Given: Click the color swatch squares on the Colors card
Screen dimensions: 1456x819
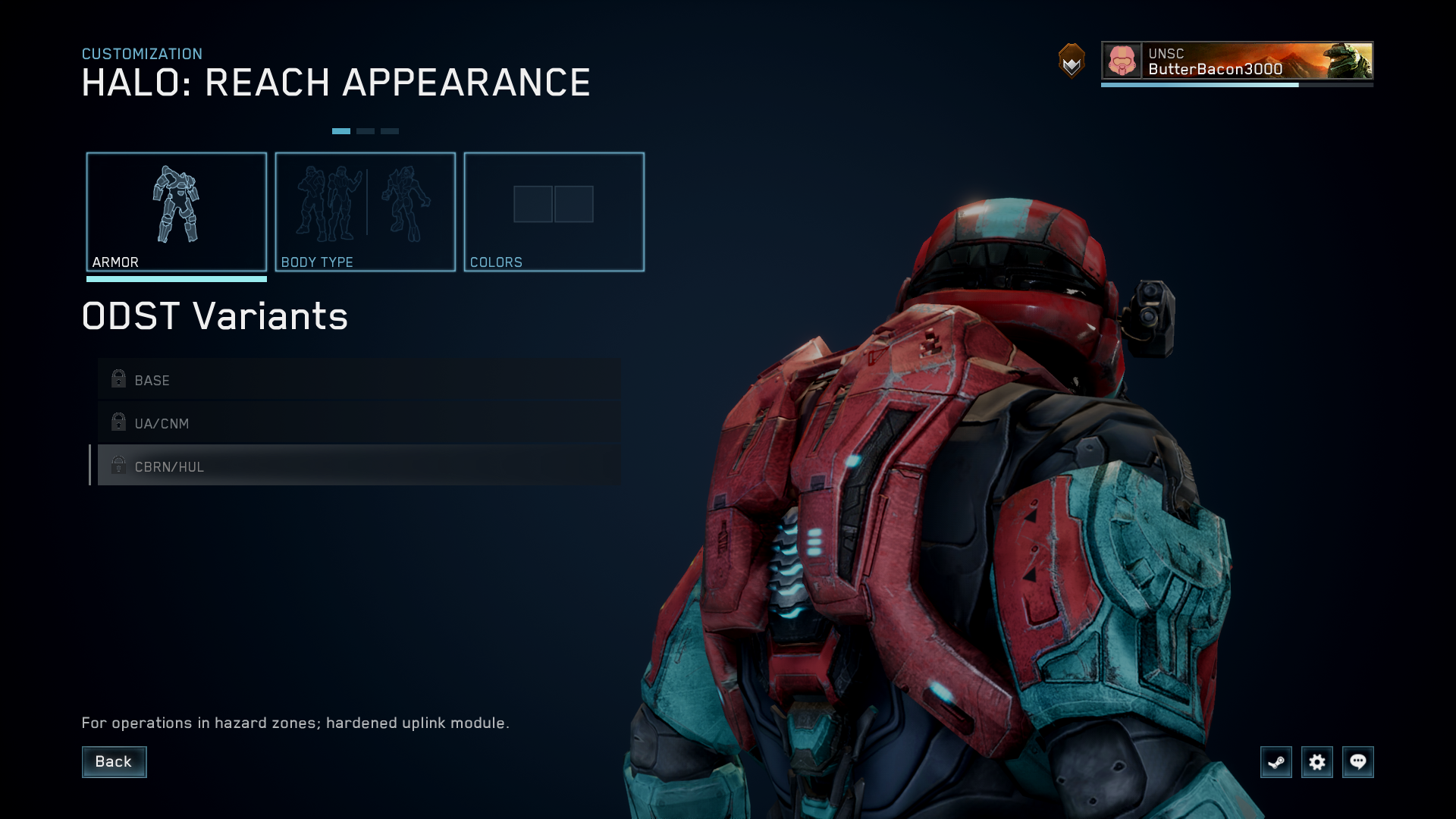Looking at the screenshot, I should pos(554,203).
